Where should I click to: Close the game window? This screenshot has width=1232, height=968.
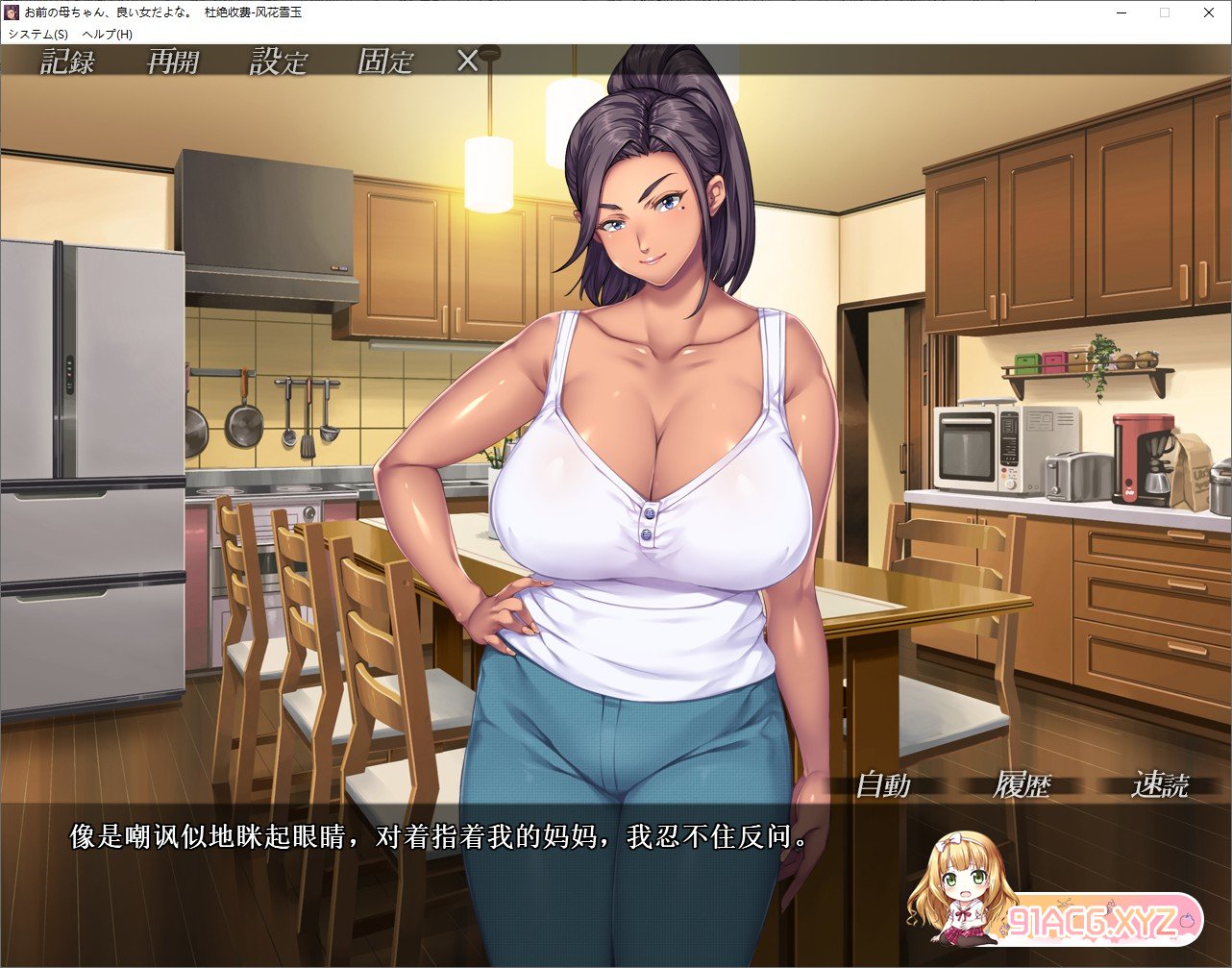(x=1209, y=12)
